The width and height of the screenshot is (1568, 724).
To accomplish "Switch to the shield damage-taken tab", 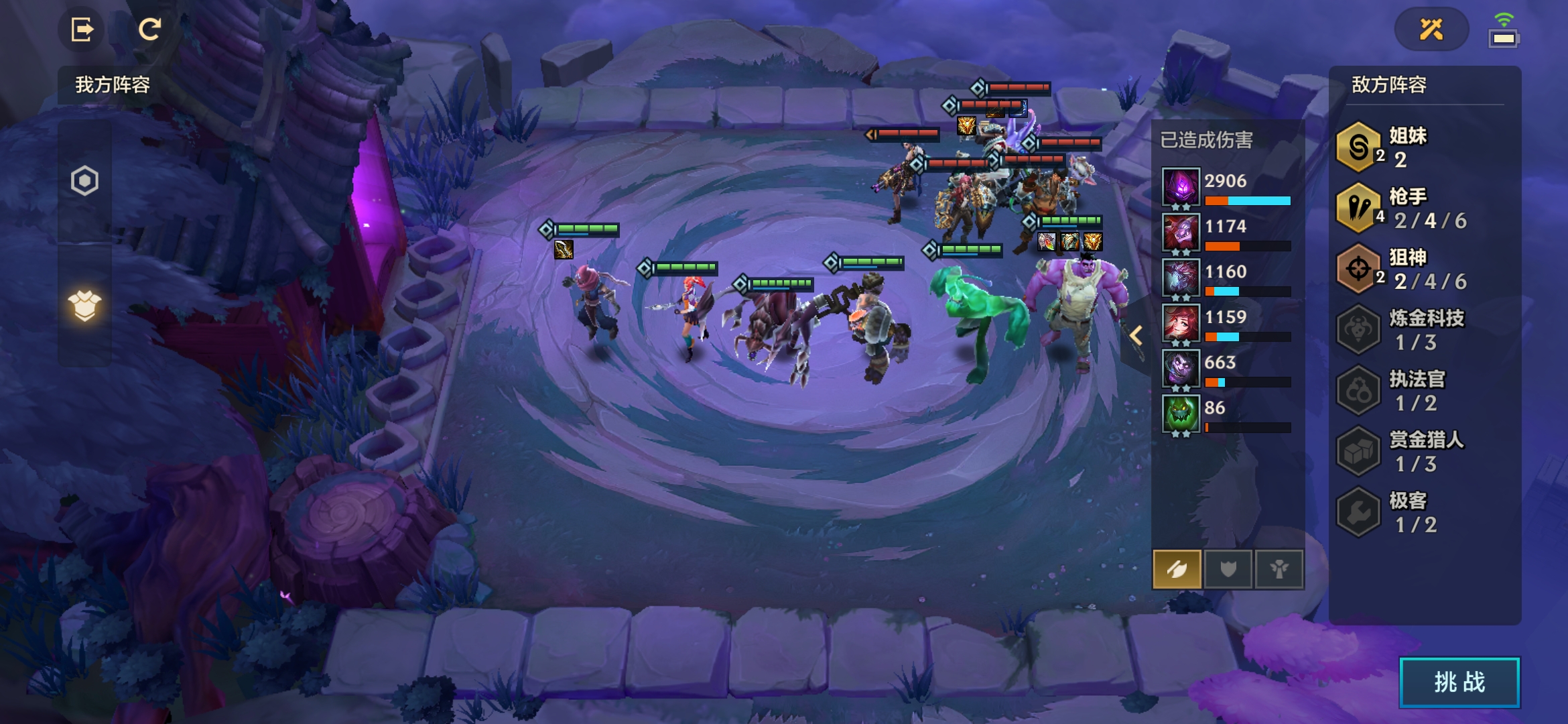I will (1228, 569).
